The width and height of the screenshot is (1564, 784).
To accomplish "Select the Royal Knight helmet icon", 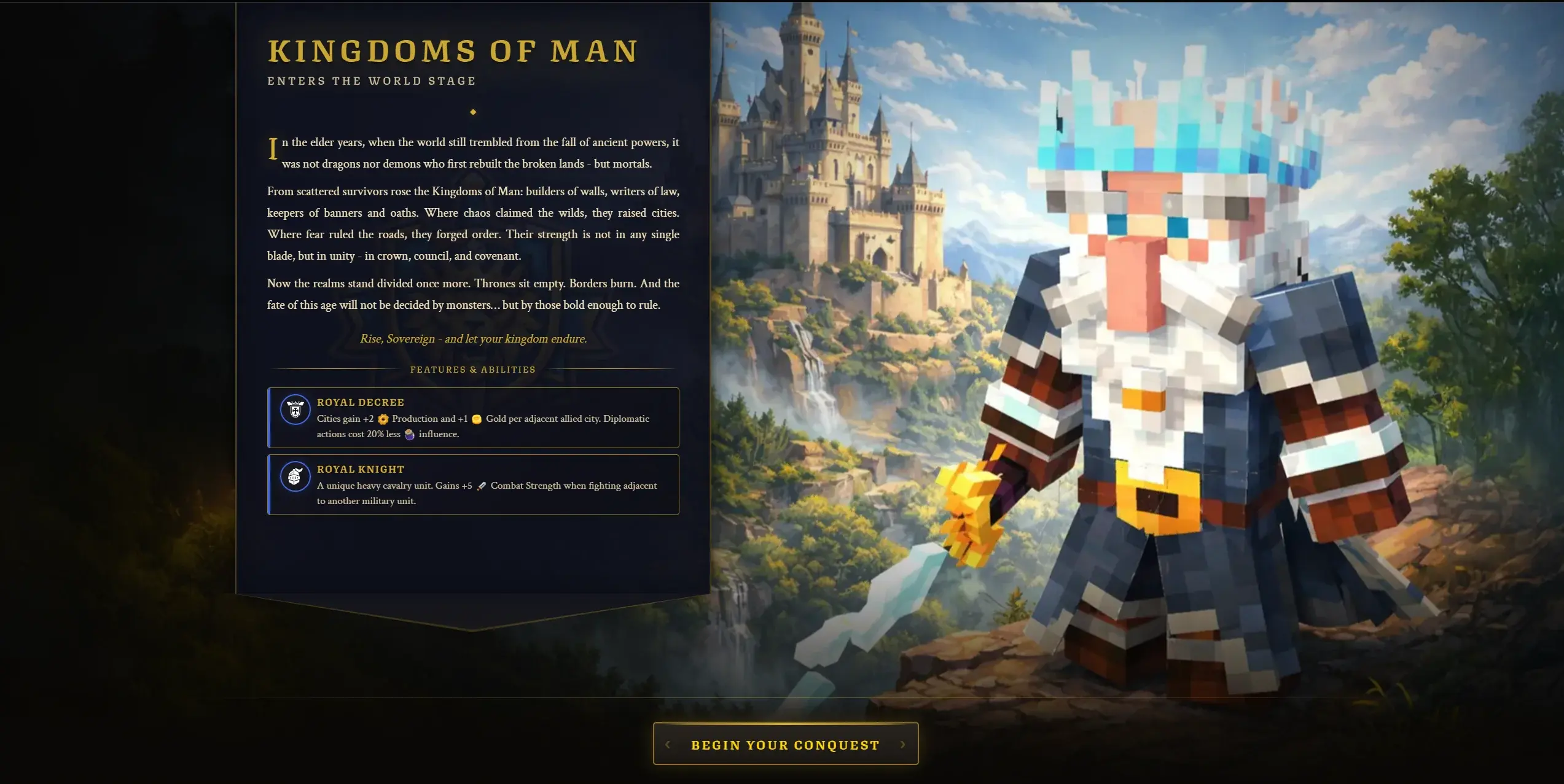I will (x=295, y=476).
